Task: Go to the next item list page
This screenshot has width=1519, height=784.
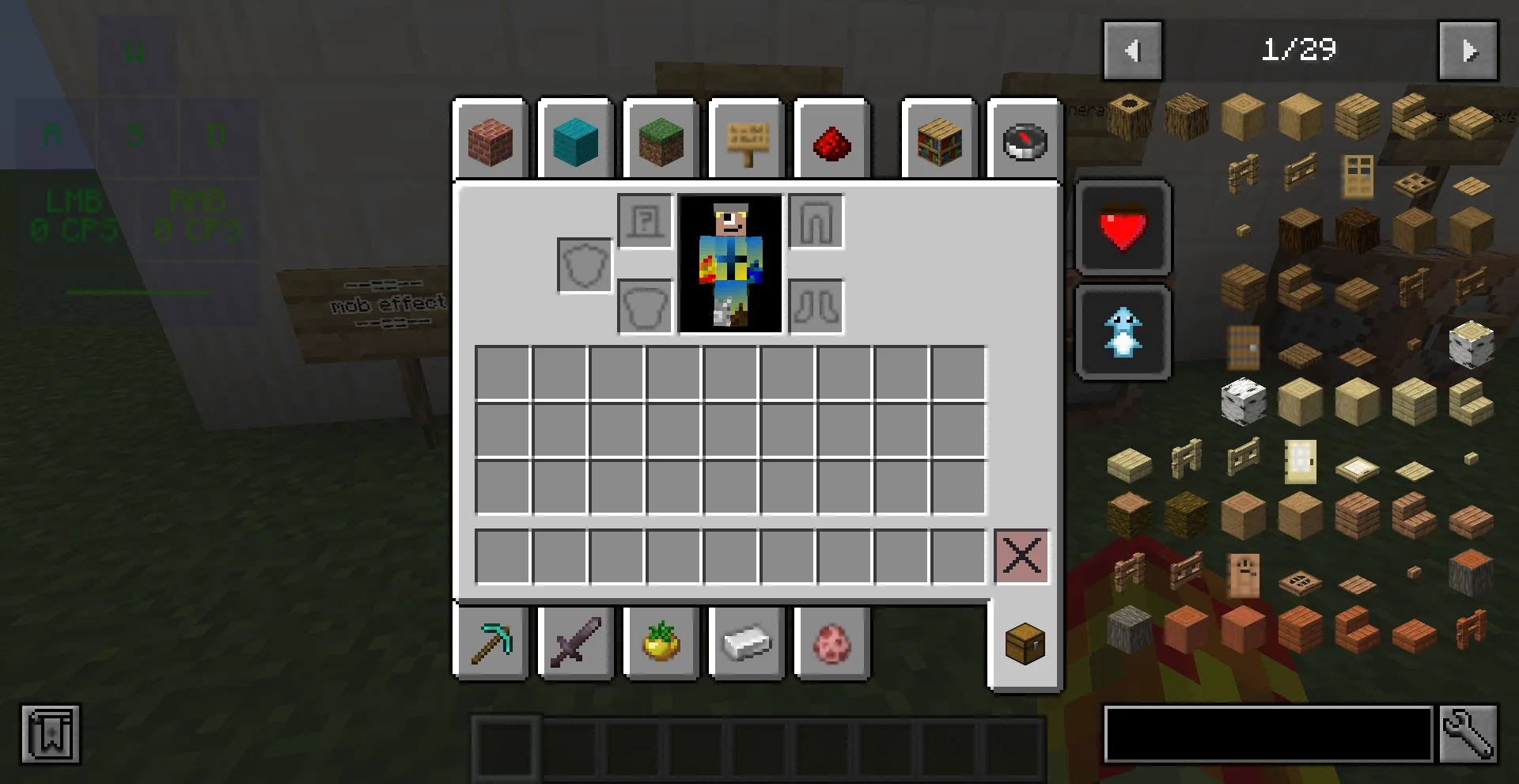Action: [x=1468, y=51]
